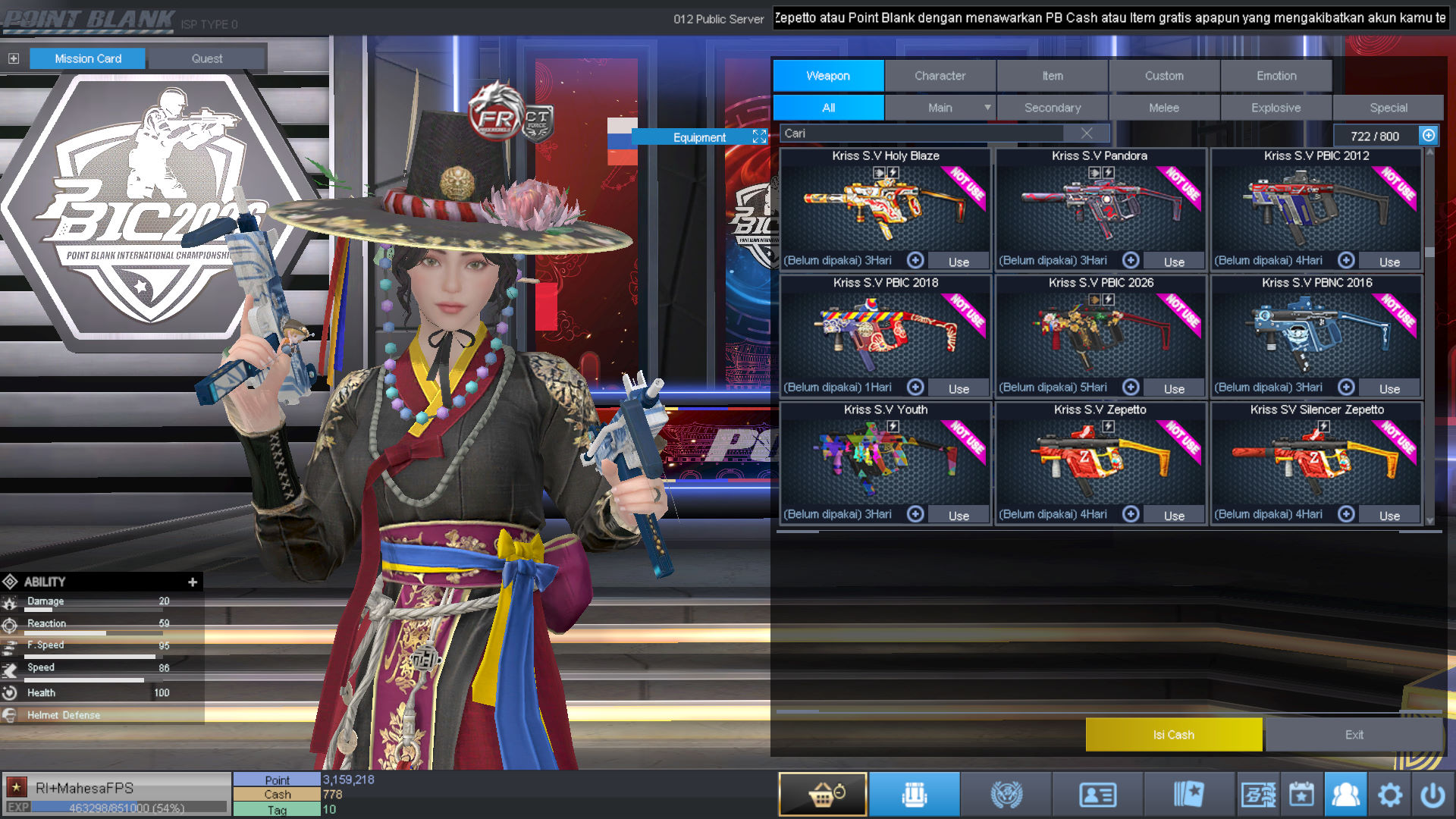
Task: Open the Item tab
Action: click(x=1052, y=76)
